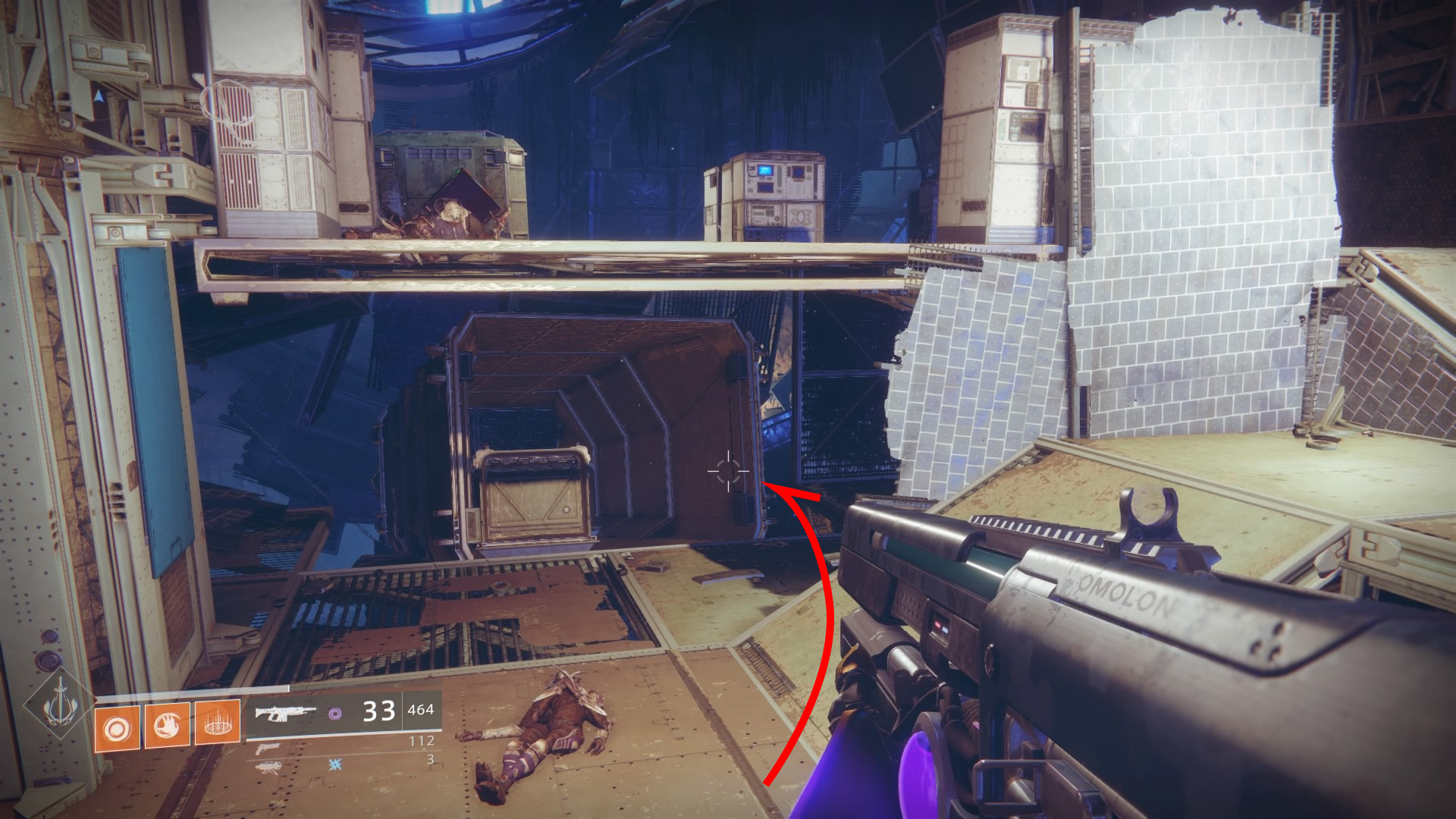
Task: Activate the orange rift circle class ability
Action: (218, 723)
